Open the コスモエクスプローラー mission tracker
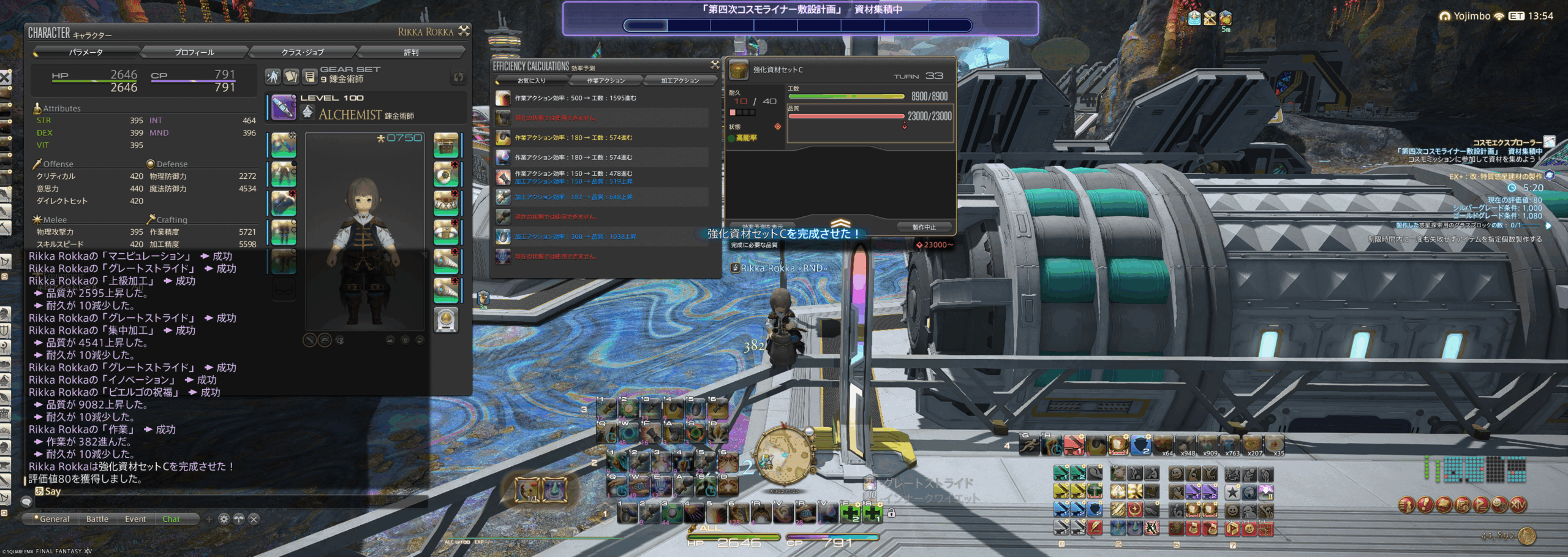 coord(1507,143)
